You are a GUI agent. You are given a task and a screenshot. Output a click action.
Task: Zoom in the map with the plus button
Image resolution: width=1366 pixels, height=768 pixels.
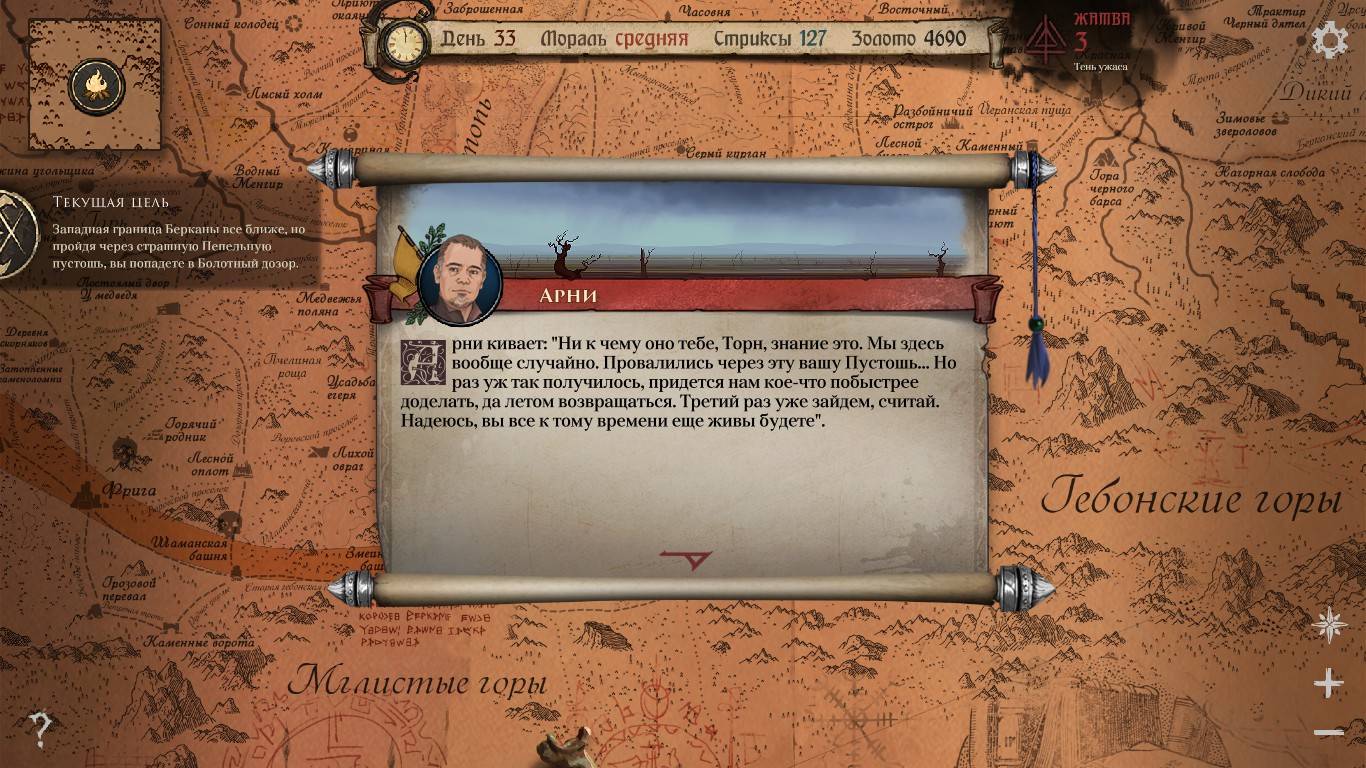click(x=1328, y=684)
